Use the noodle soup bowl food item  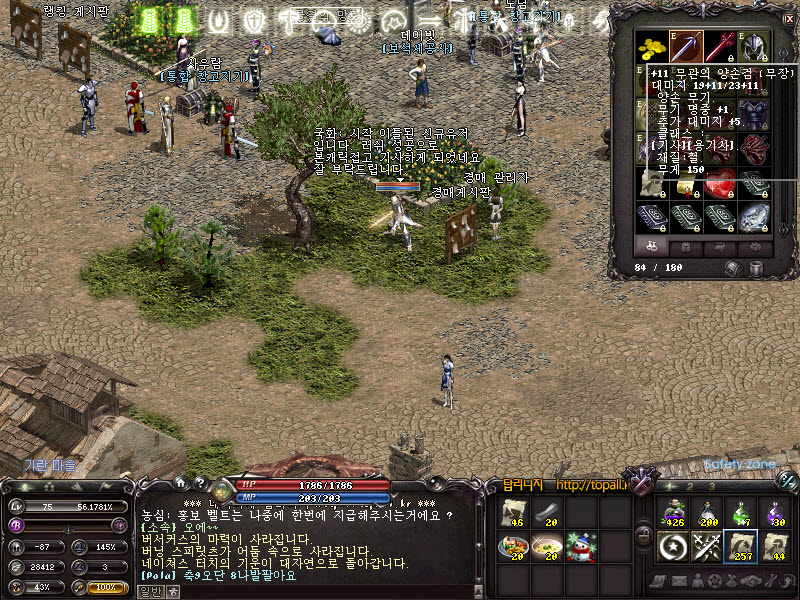coord(548,546)
